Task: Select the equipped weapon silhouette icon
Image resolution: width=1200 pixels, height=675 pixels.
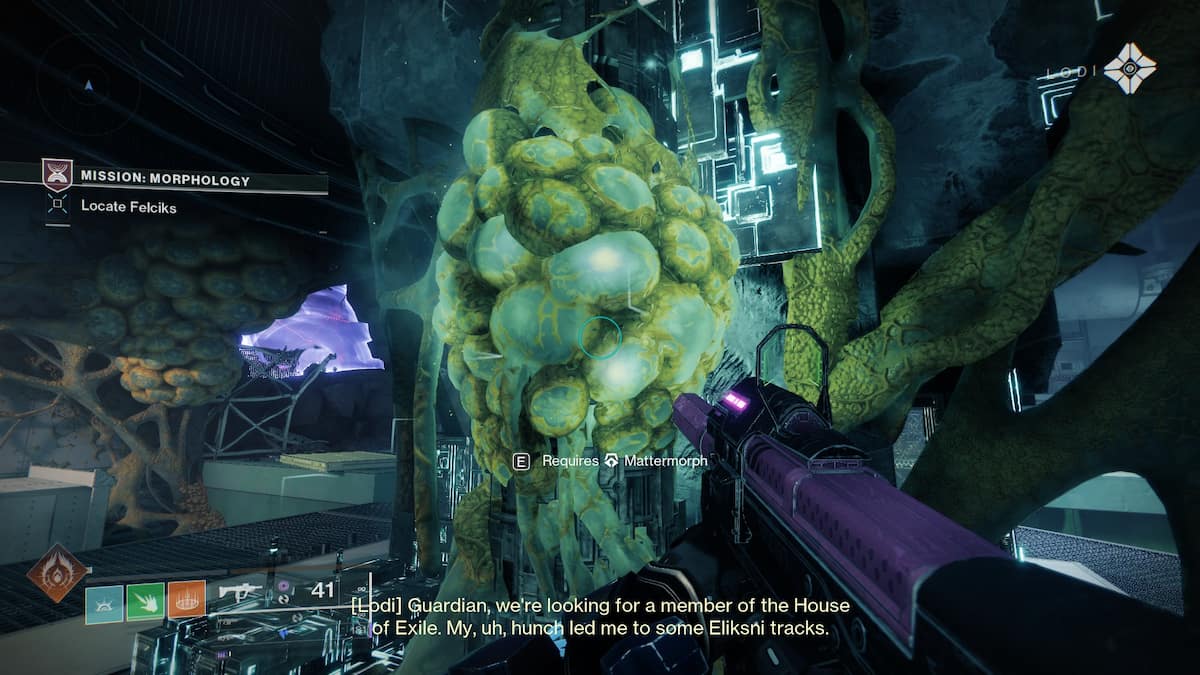Action: (x=240, y=590)
